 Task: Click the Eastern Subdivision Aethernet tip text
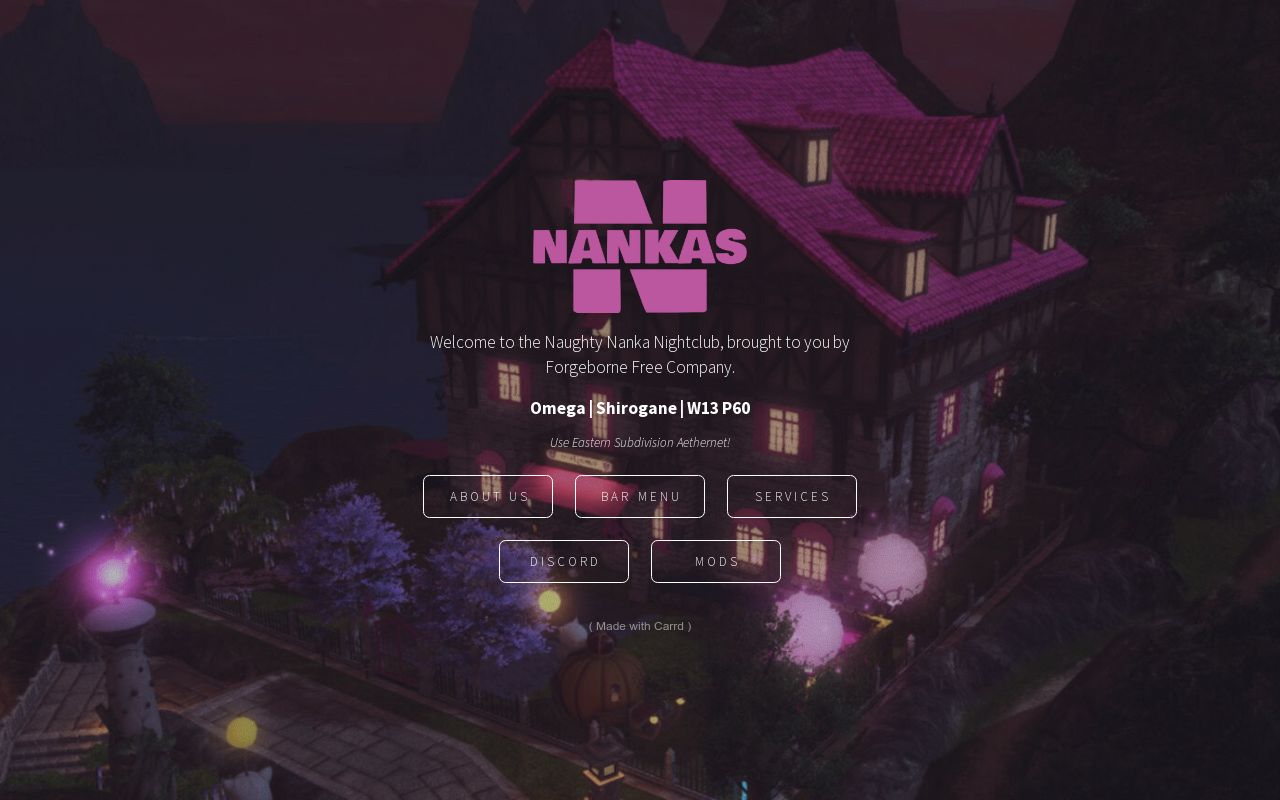pyautogui.click(x=640, y=442)
